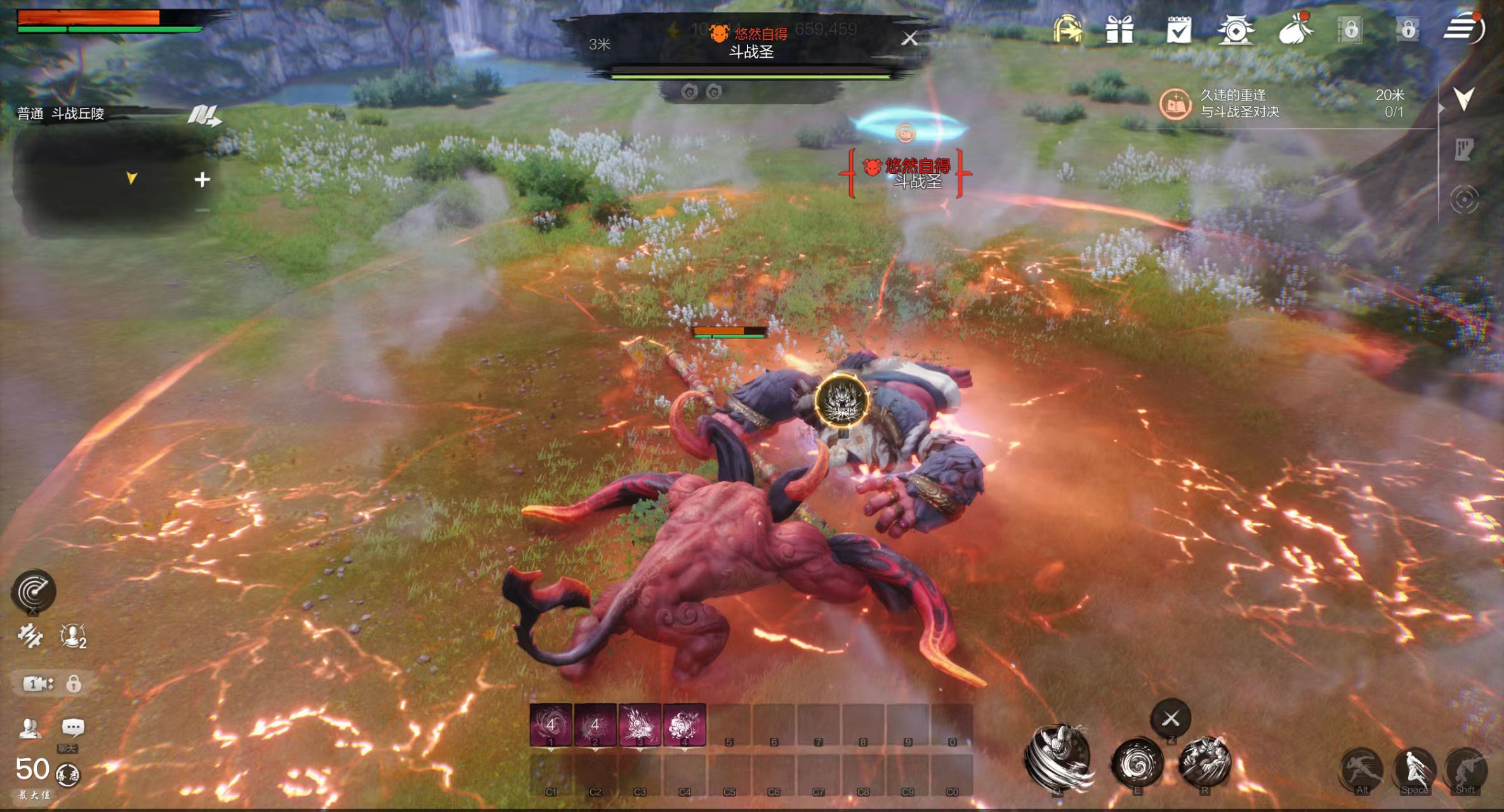This screenshot has width=1504, height=812.
Task: Open the chat speech bubble
Action: pyautogui.click(x=72, y=727)
